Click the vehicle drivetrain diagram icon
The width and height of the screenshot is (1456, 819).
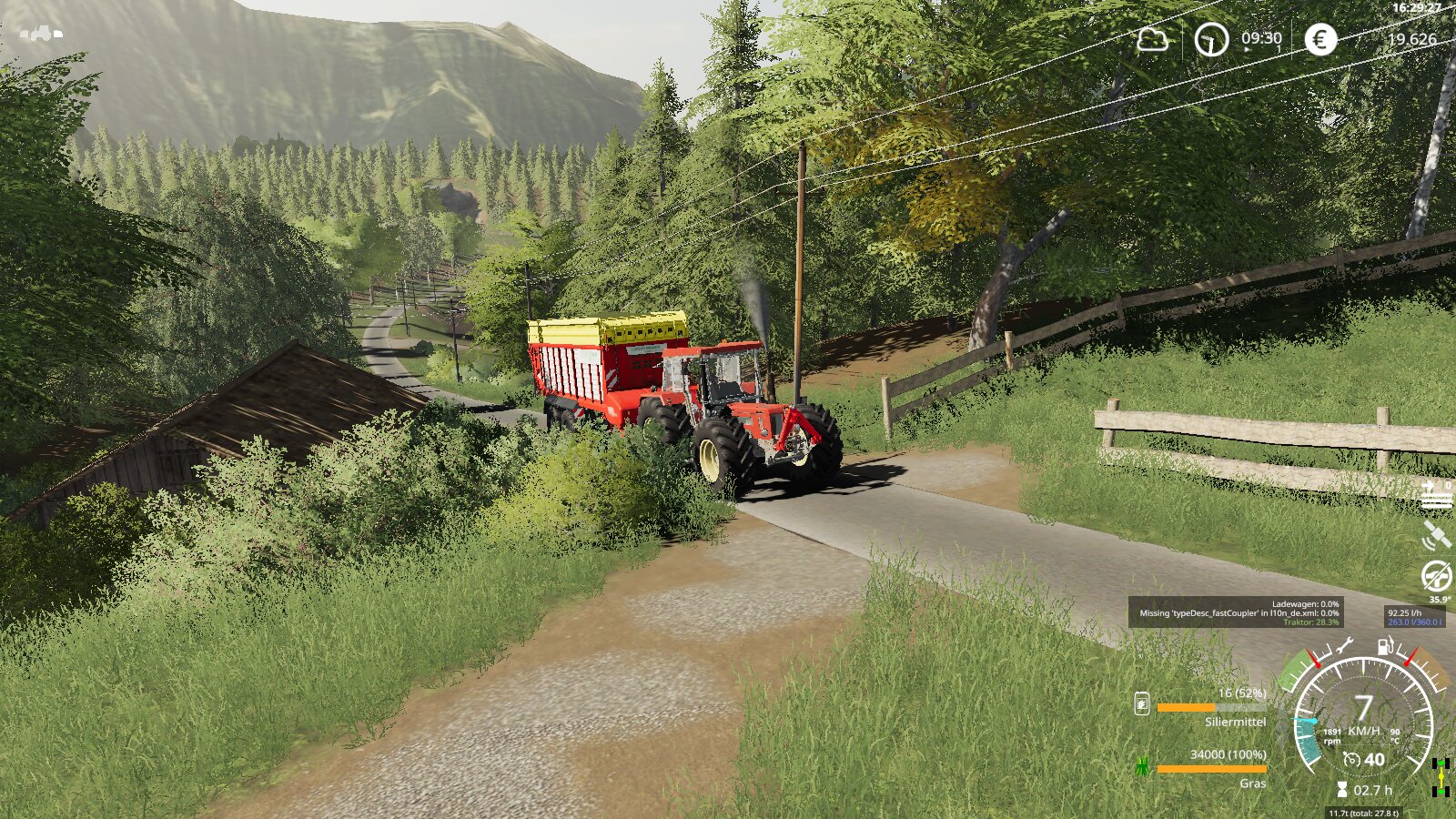(x=1440, y=776)
